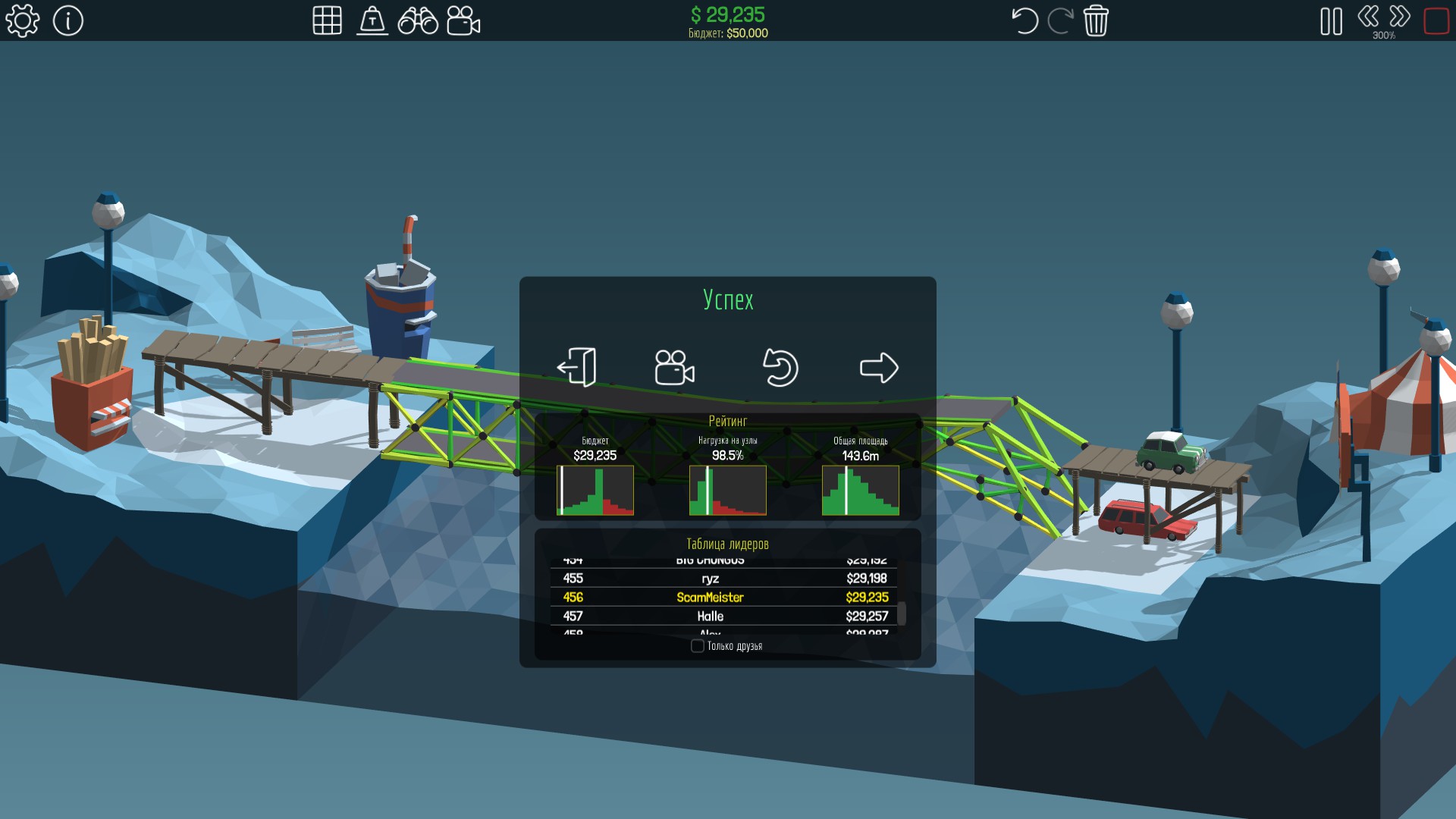Enable the friends-only leaderboard checkbox

coord(698,646)
